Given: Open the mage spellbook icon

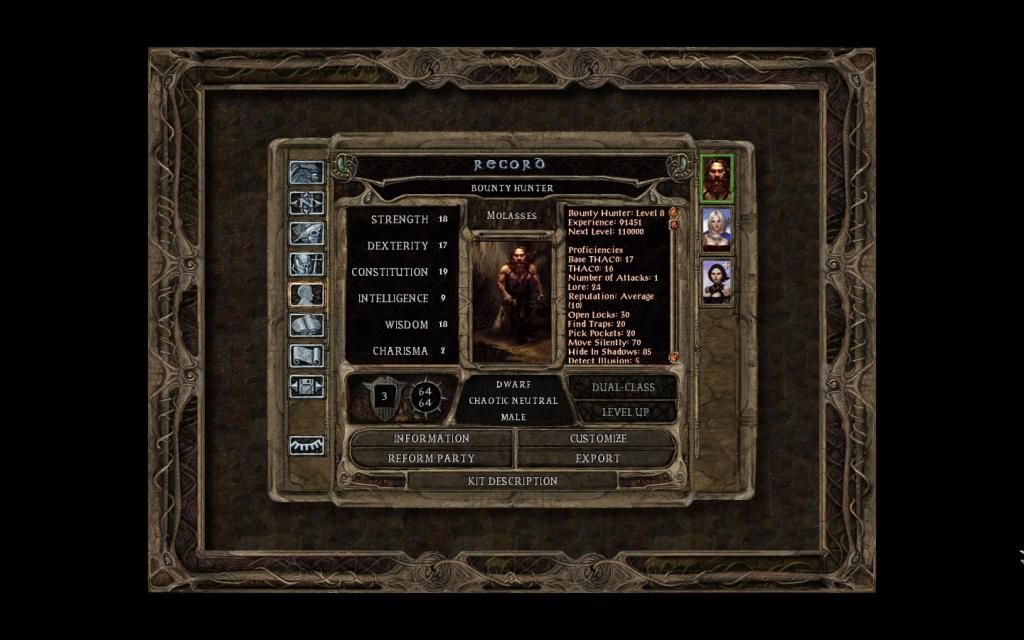Looking at the screenshot, I should 306,325.
